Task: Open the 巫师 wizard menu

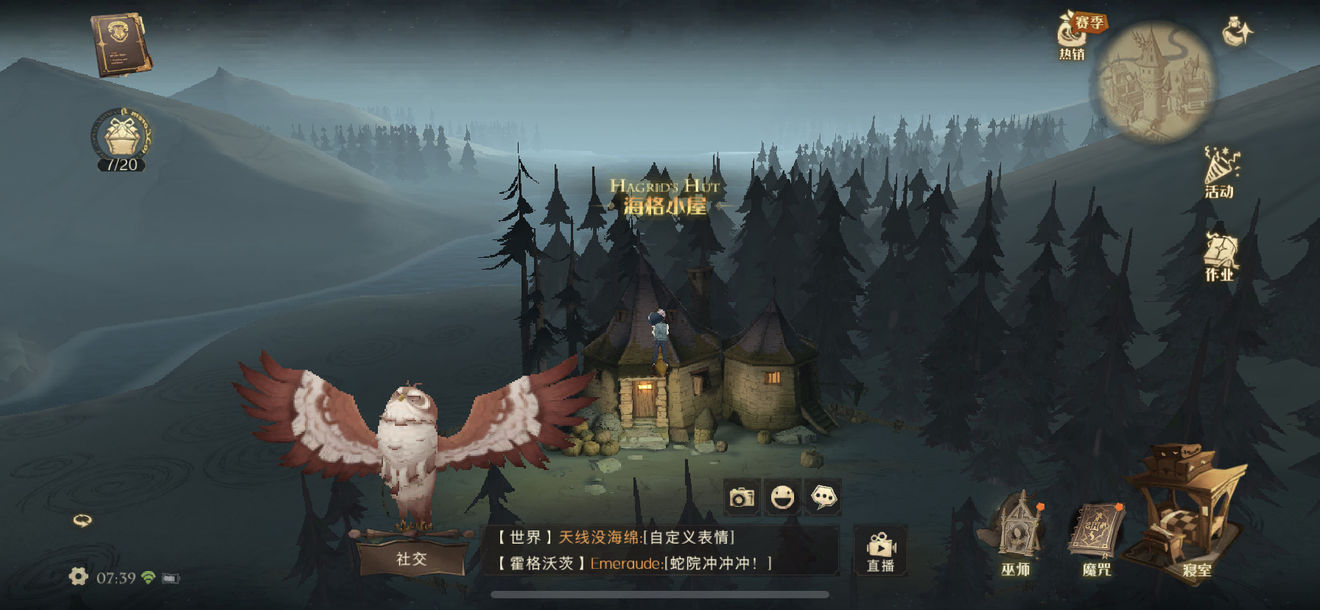Action: pos(1016,535)
